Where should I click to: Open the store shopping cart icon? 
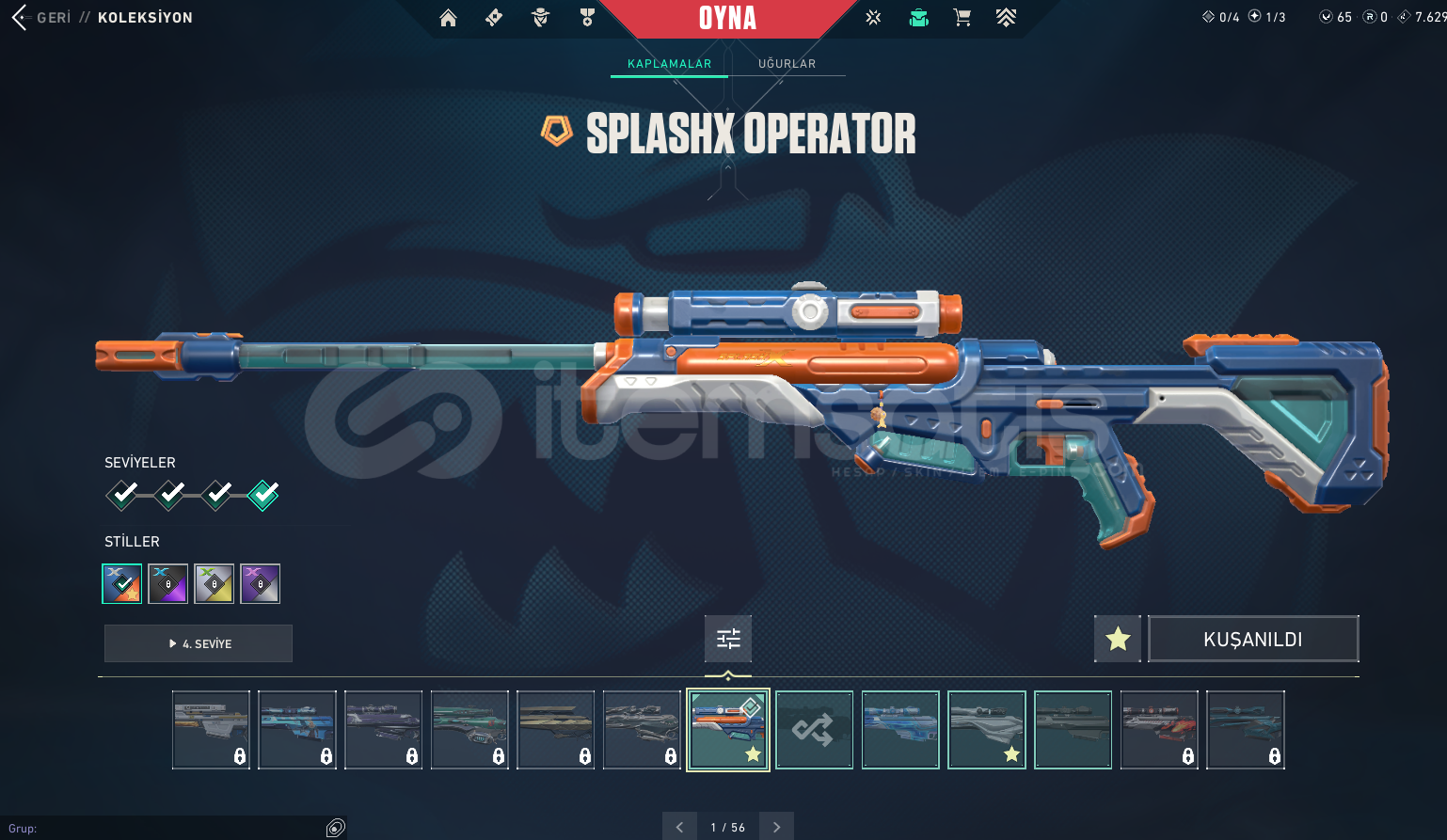(962, 18)
